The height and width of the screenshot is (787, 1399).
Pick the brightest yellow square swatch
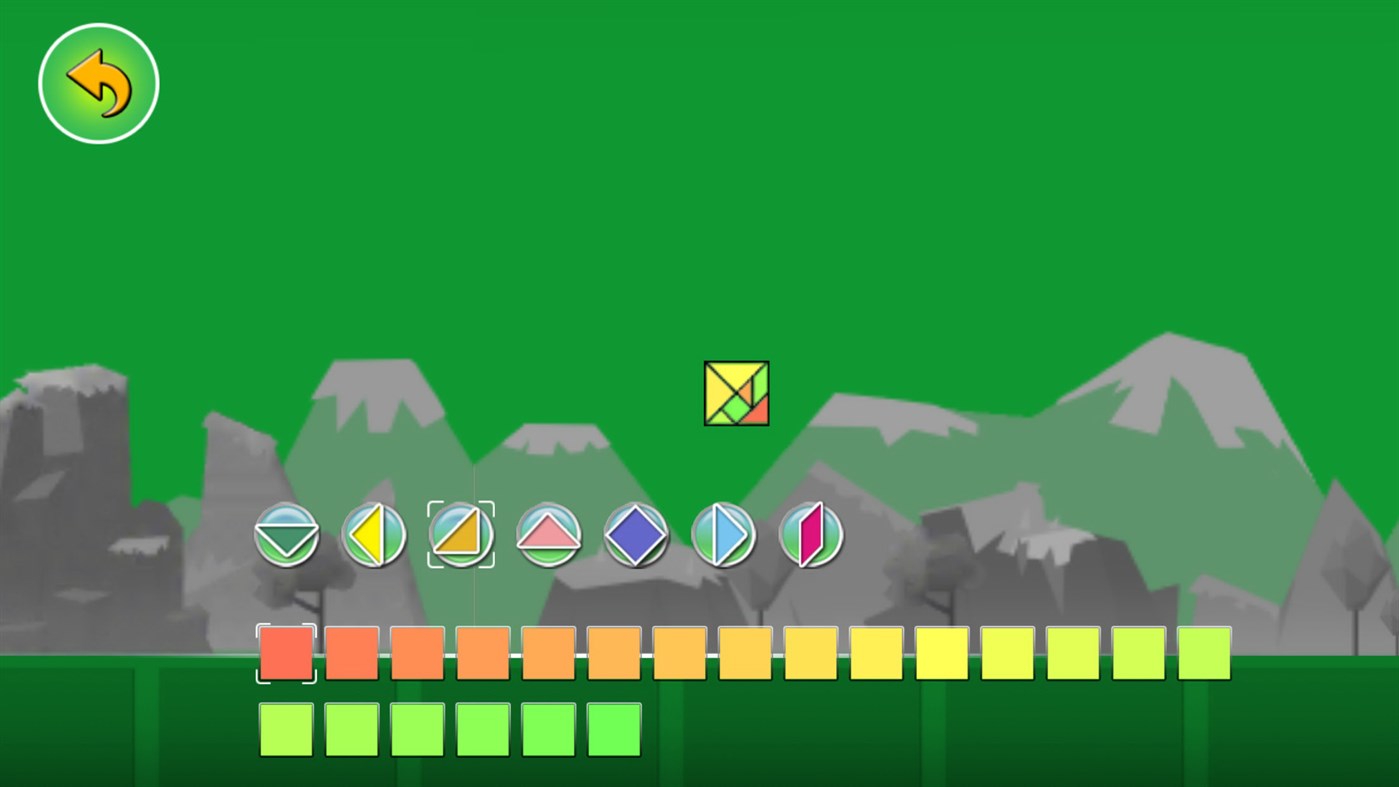tap(941, 654)
